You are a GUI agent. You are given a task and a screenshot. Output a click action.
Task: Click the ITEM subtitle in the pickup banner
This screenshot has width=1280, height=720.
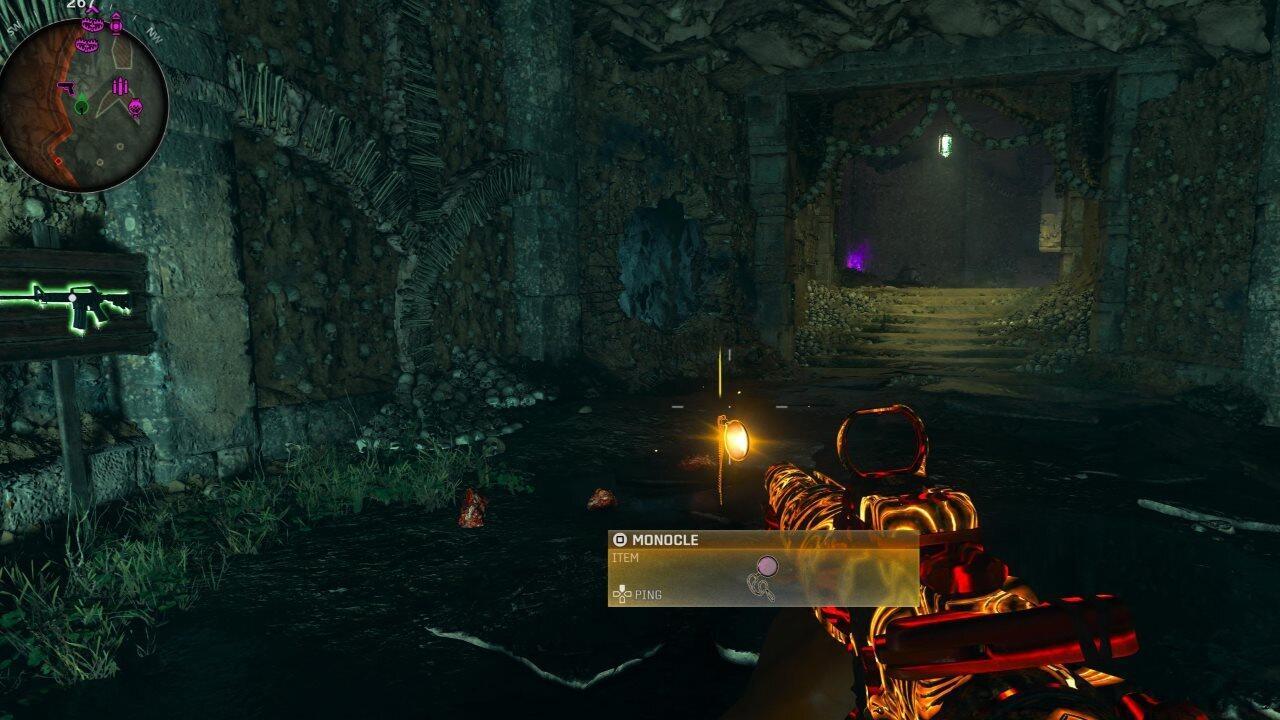(624, 558)
